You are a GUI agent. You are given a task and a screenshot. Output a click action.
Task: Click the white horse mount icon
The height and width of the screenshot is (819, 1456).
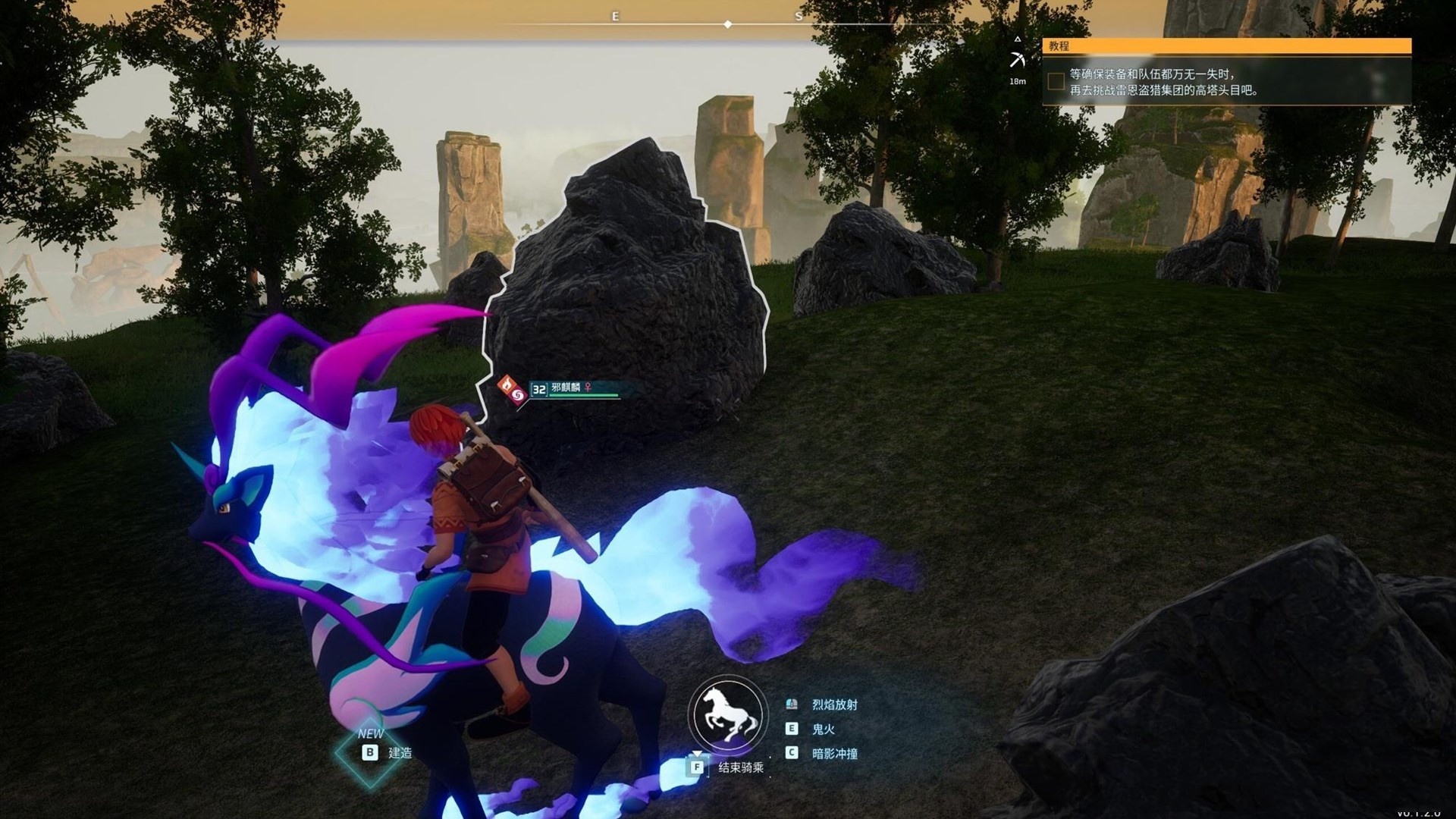tap(726, 715)
